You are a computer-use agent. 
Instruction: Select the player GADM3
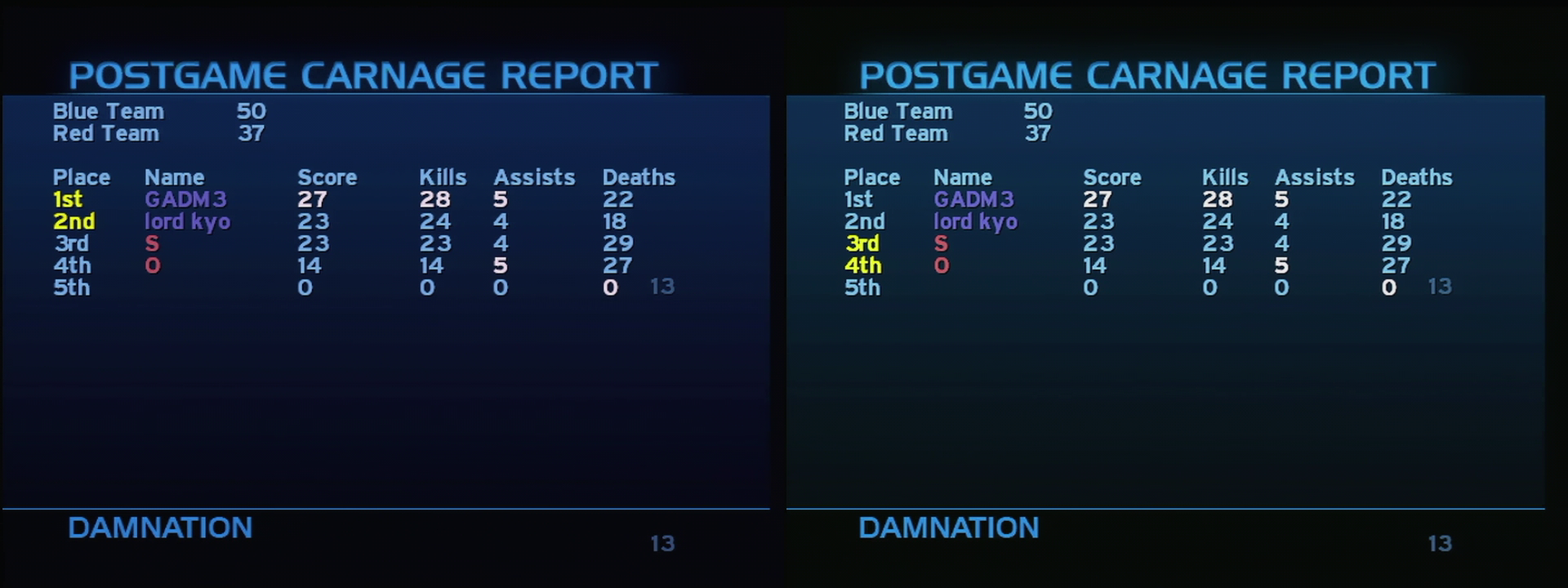pos(186,198)
